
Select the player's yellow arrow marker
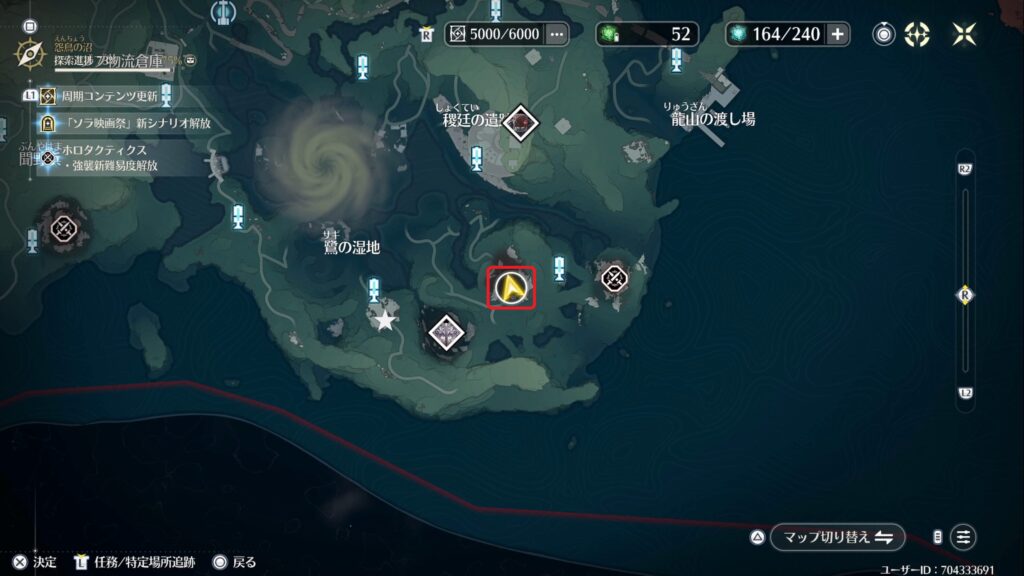511,288
